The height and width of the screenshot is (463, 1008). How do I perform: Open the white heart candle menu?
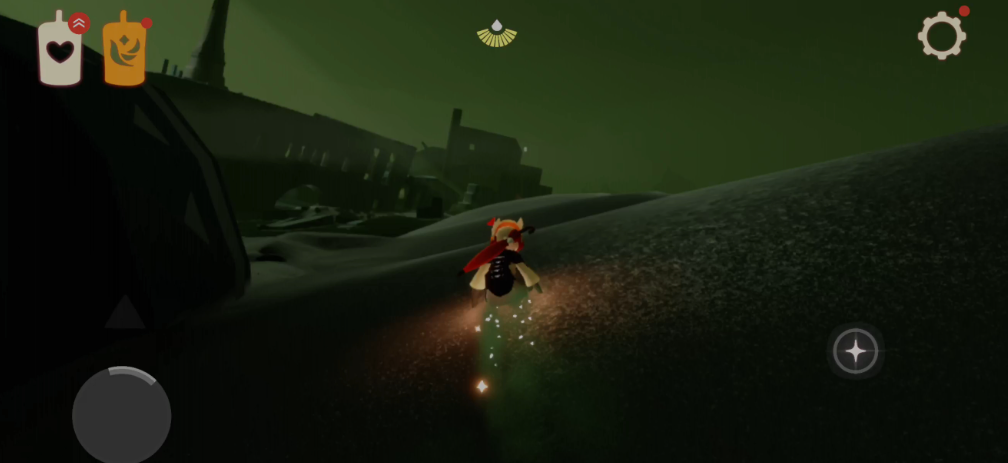[60, 51]
